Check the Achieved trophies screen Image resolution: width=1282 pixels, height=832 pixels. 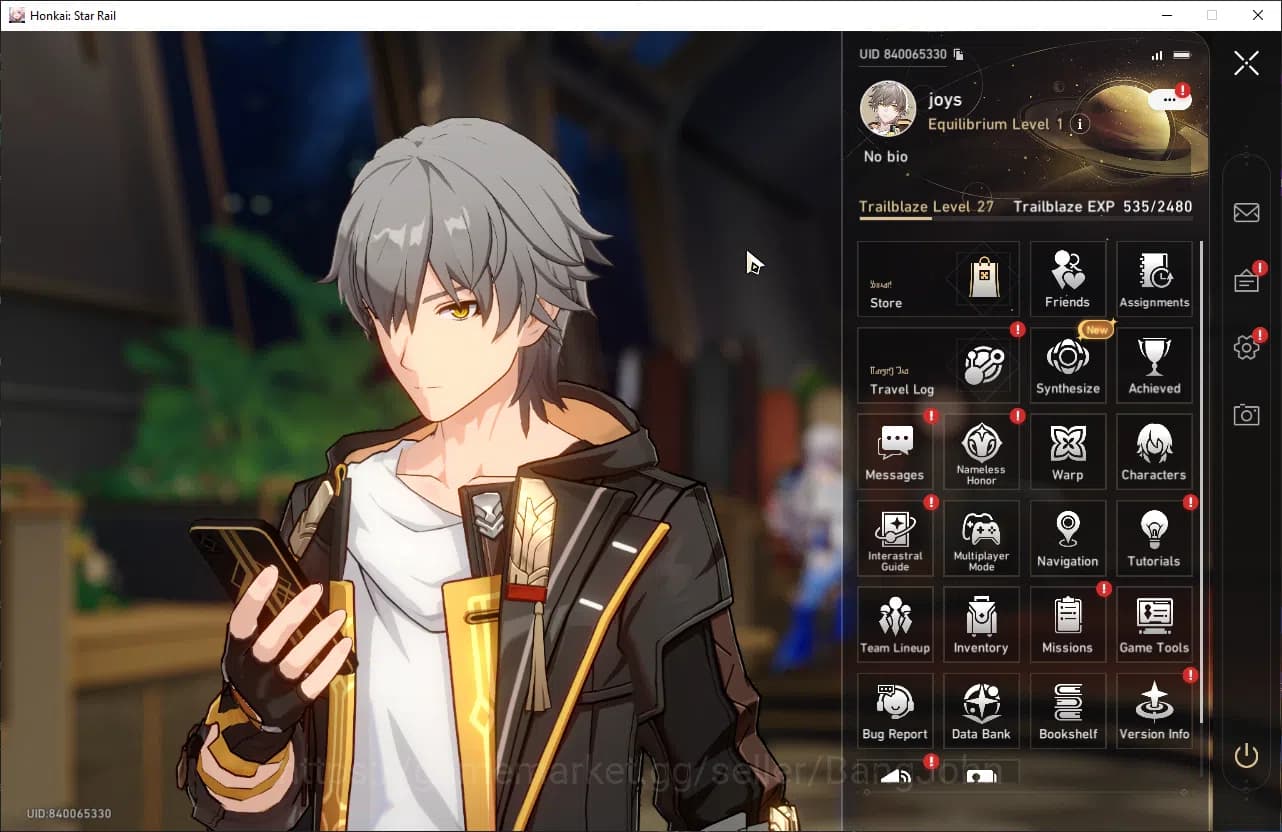click(x=1154, y=364)
